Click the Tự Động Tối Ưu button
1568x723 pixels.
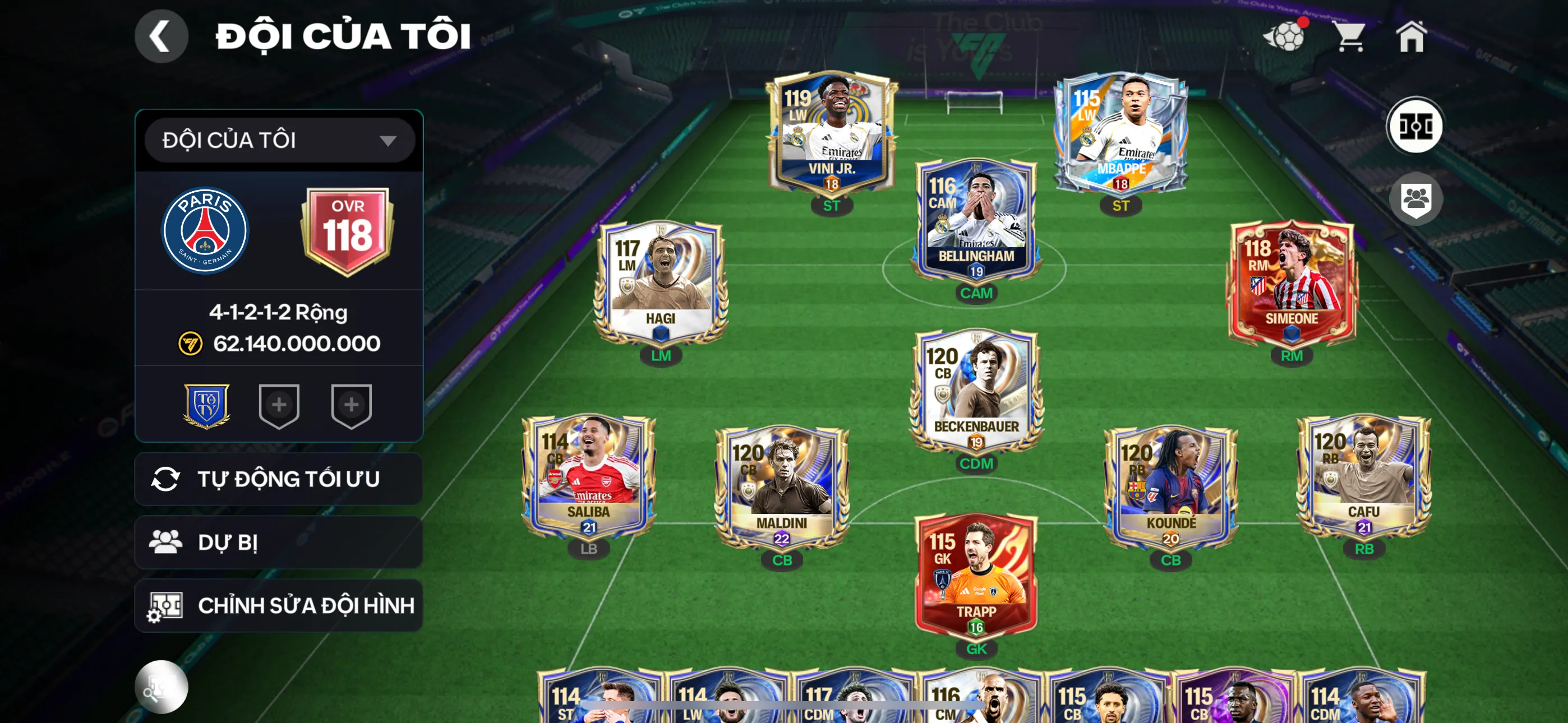[x=279, y=479]
